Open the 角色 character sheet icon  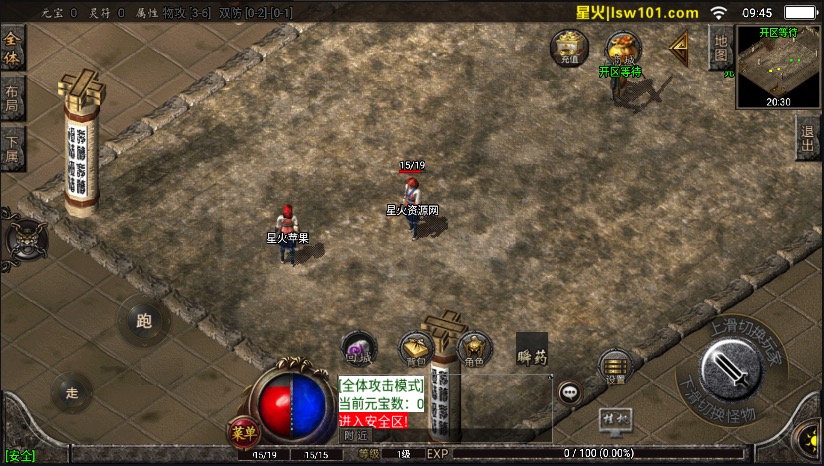tap(474, 348)
